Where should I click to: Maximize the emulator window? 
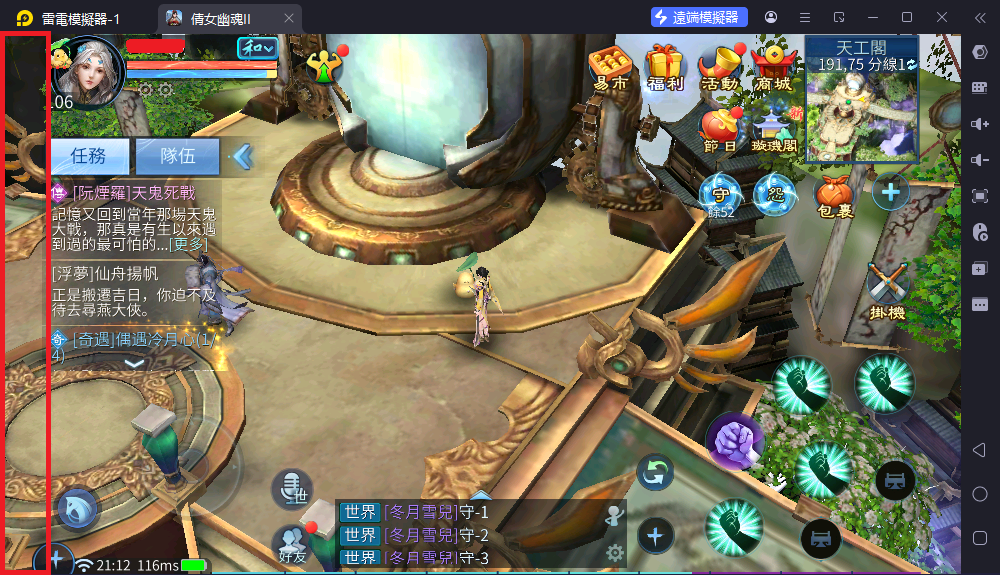click(x=907, y=17)
